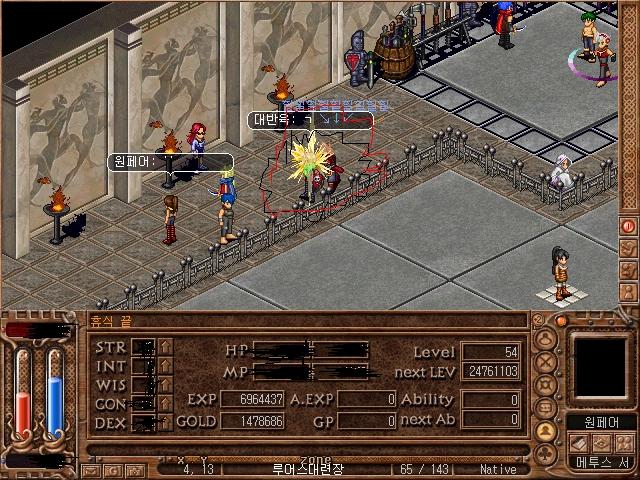Increase INT using the up arrow

[166, 367]
